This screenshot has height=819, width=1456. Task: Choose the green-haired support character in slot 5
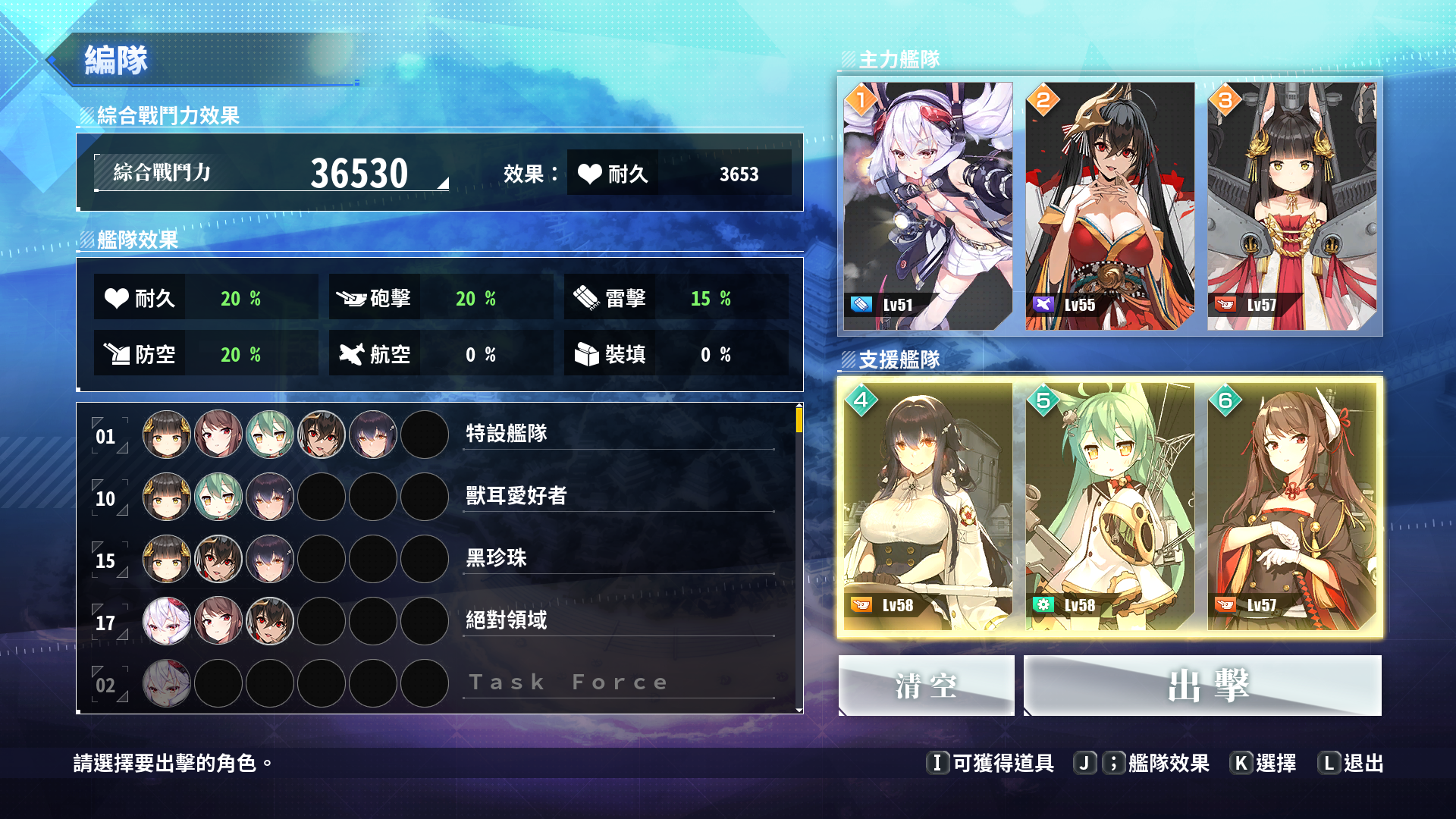click(1109, 507)
